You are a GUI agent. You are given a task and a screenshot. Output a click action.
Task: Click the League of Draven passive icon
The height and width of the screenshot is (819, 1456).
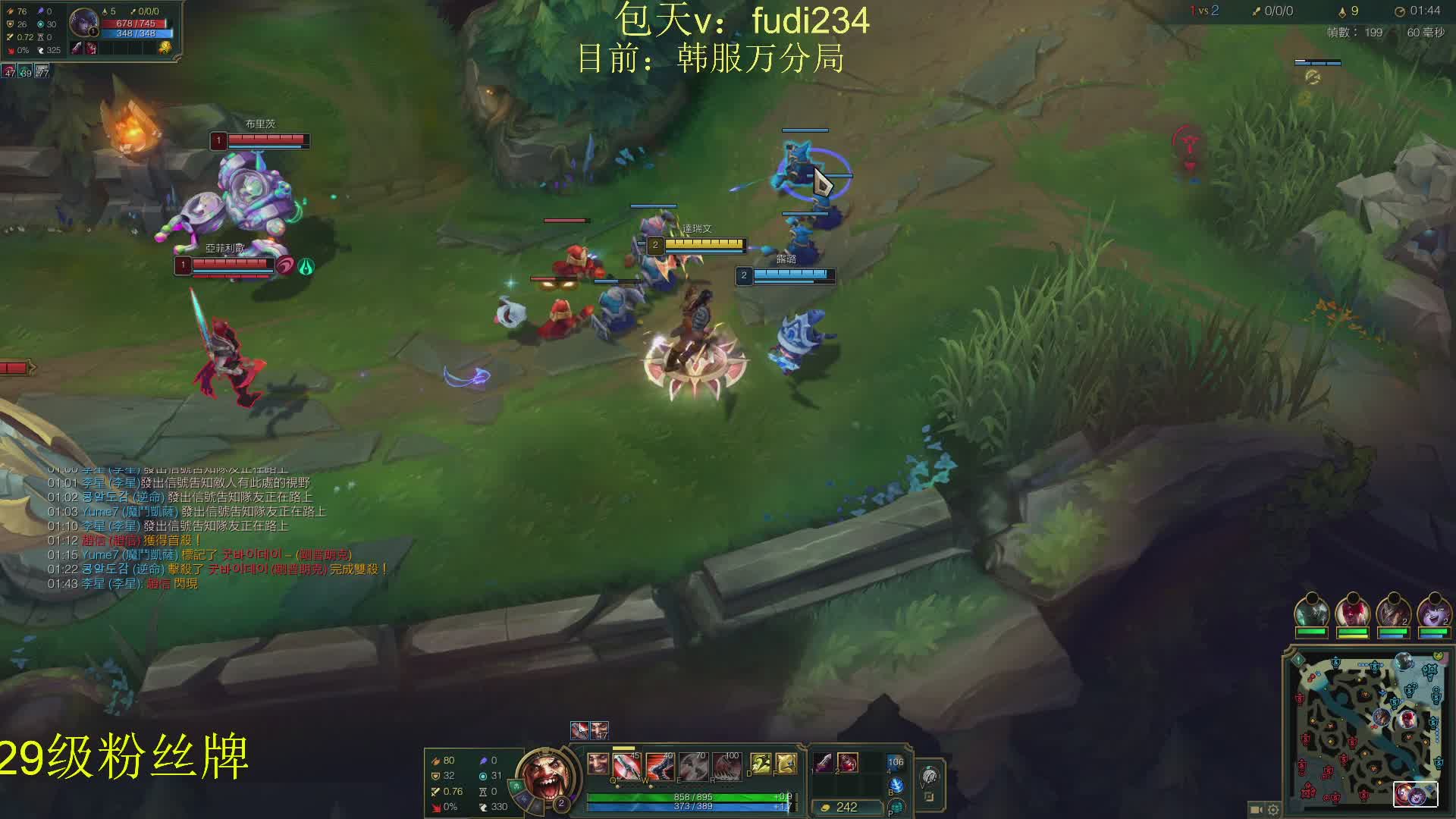(x=598, y=763)
